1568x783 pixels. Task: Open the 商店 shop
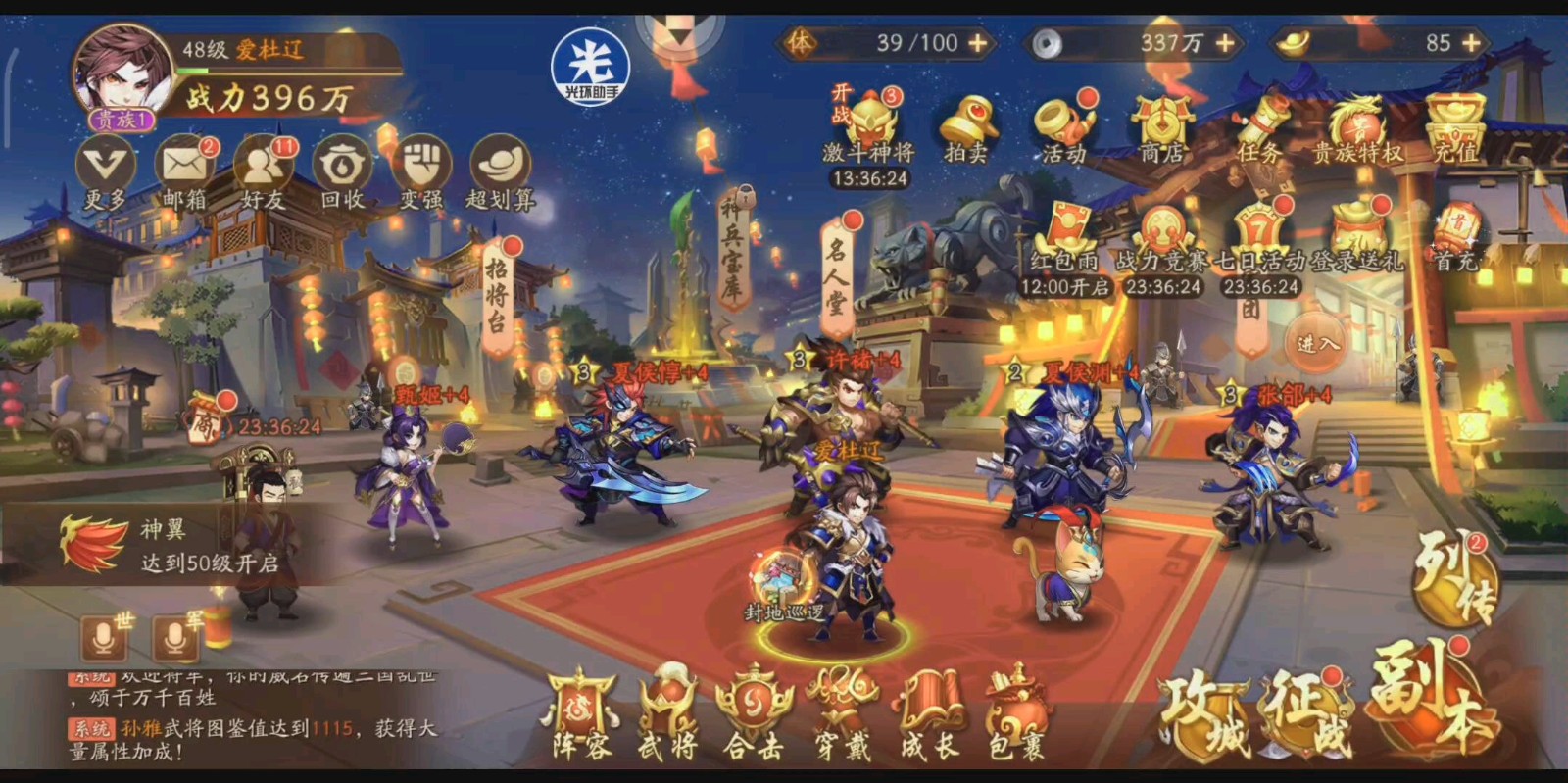click(x=1161, y=127)
